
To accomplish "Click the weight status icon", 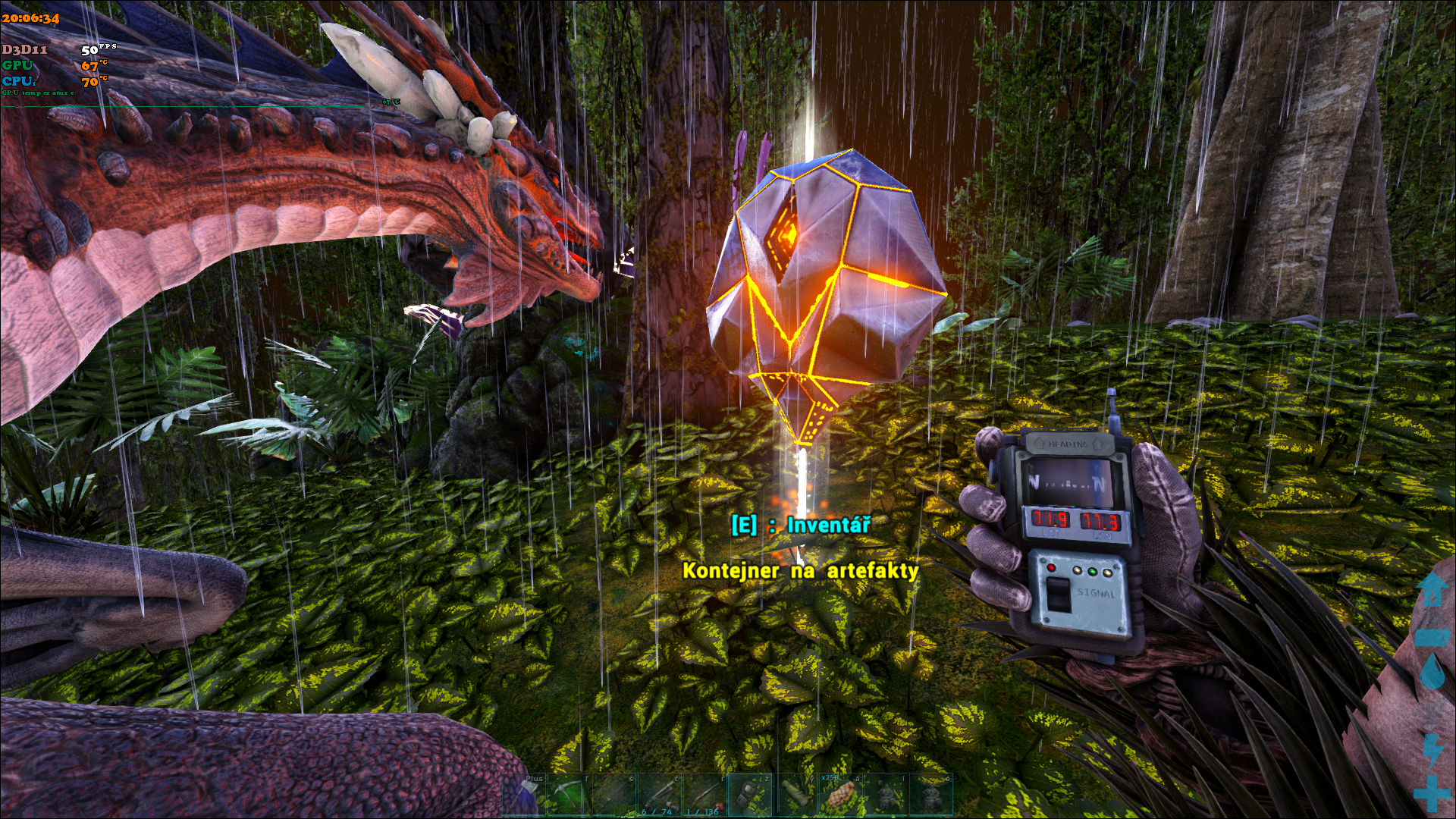I will click(x=1432, y=635).
